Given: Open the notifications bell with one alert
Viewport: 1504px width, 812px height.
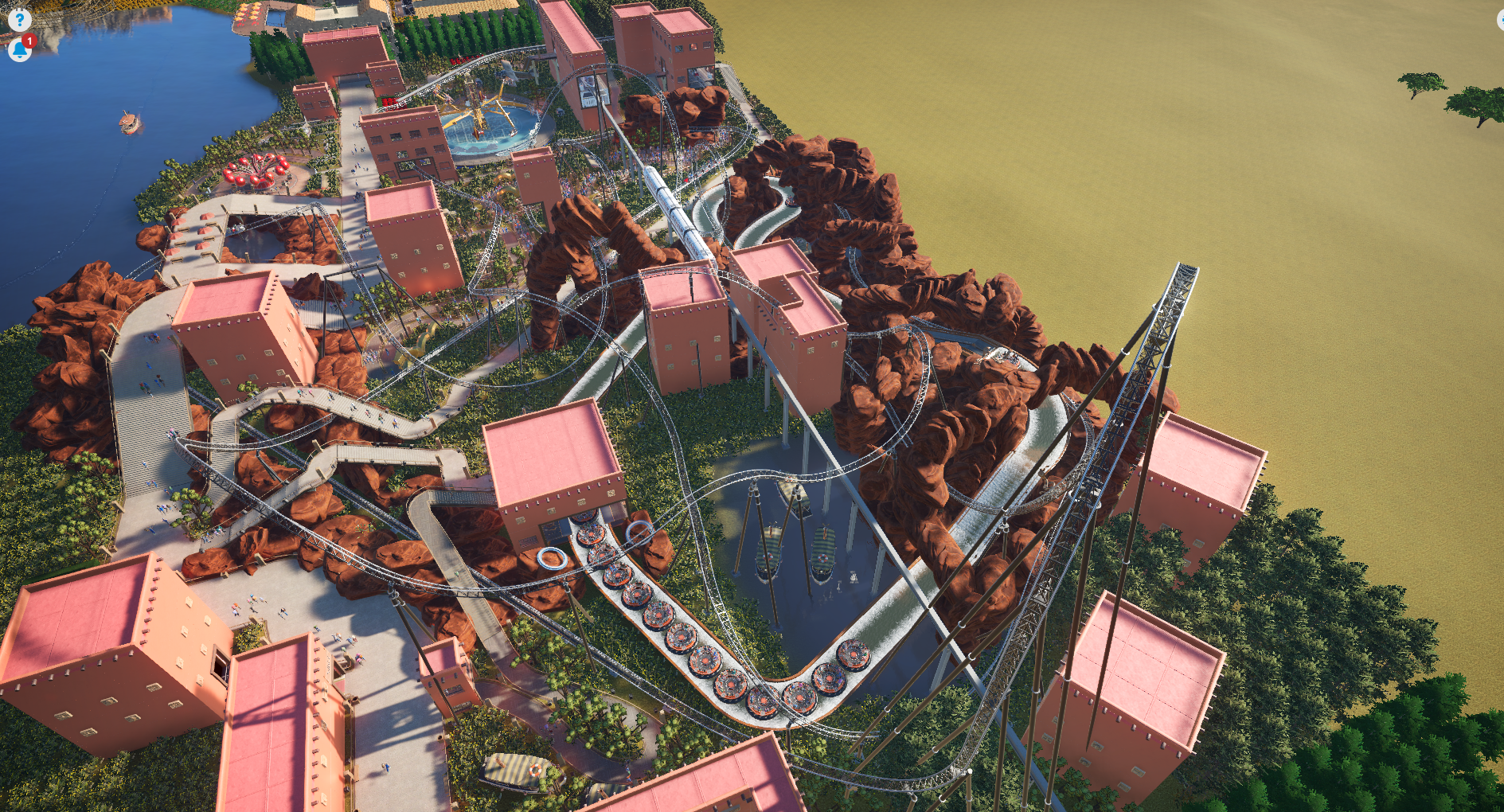Looking at the screenshot, I should [19, 50].
